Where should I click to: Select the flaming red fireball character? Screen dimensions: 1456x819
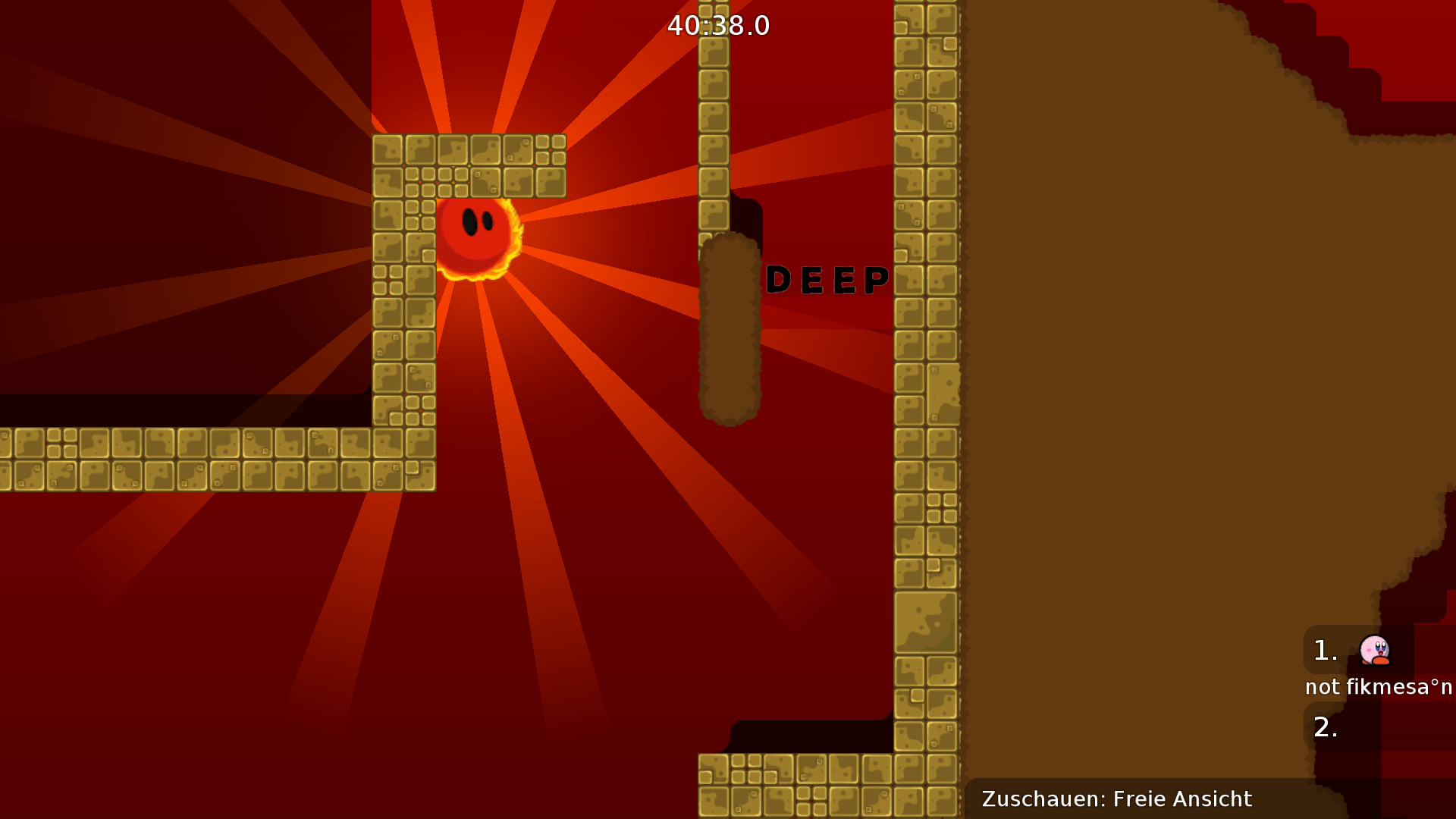(475, 235)
